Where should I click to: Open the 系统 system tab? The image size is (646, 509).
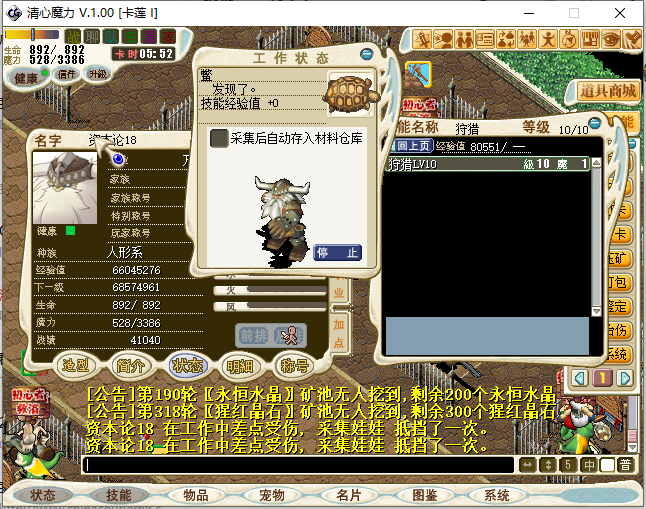tap(497, 495)
